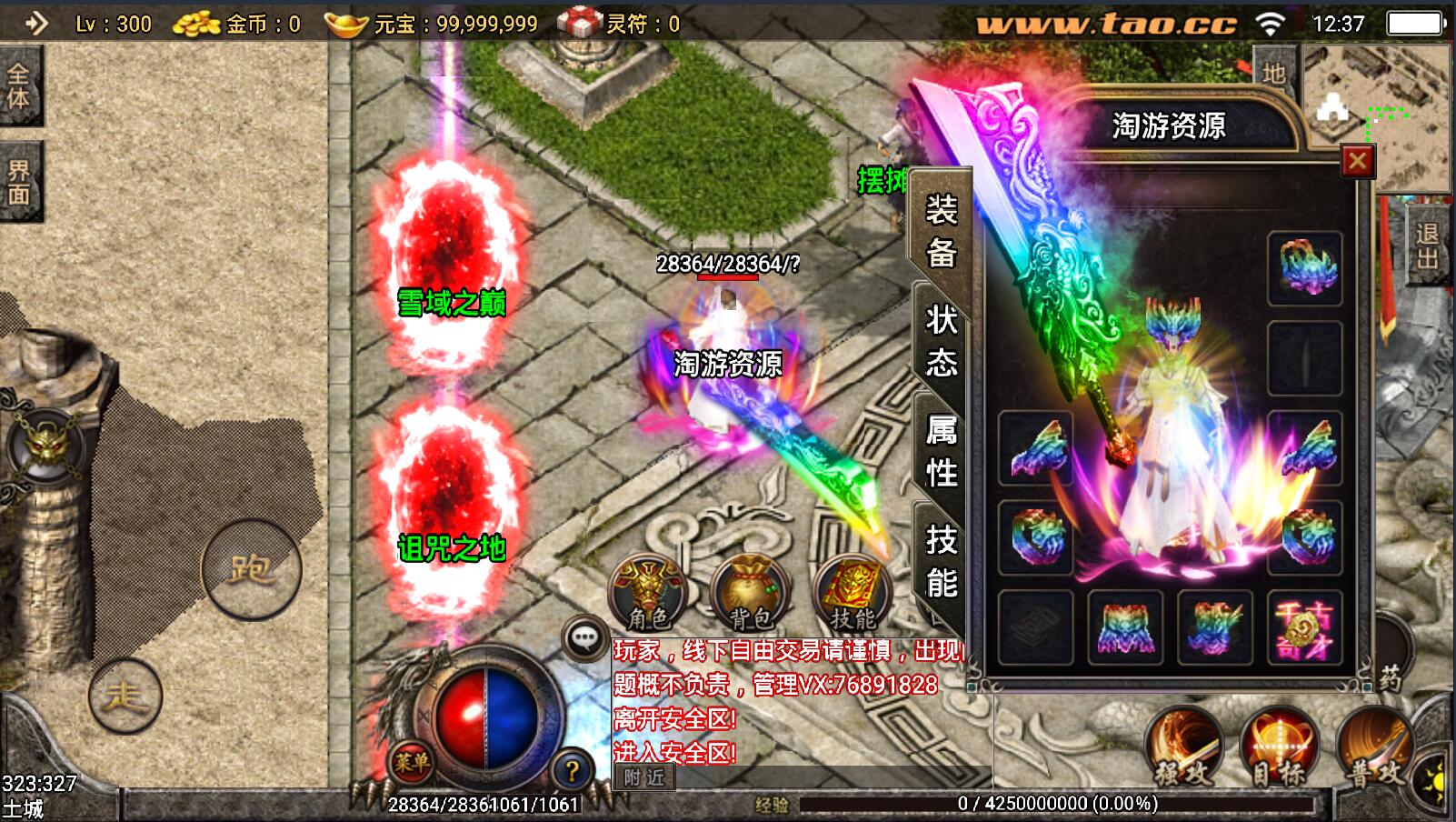1456x822 pixels.
Task: Use the 普攻 normal attack icon
Action: pyautogui.click(x=1374, y=747)
